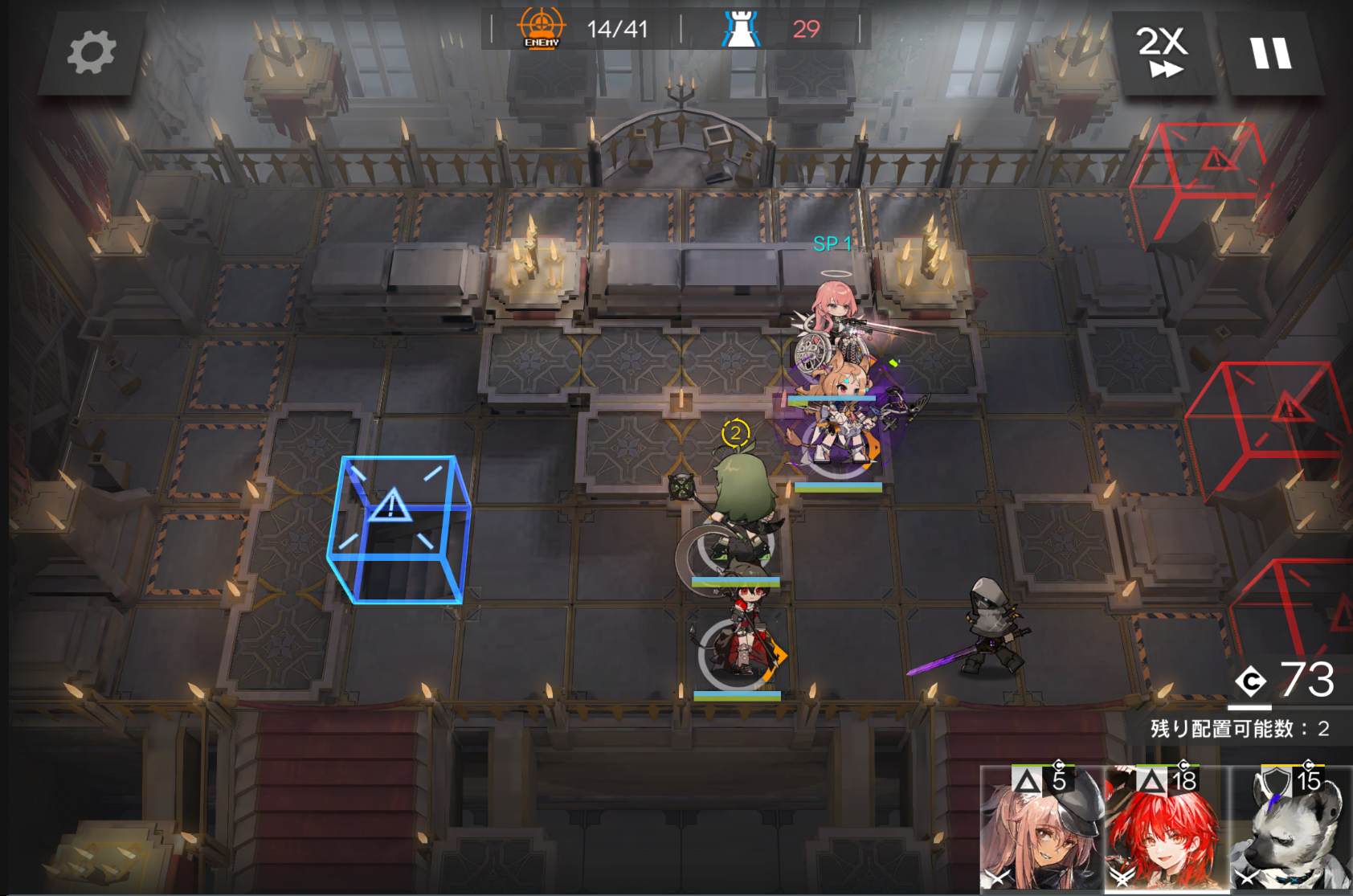Select the deployed red-hooded operator
This screenshot has height=896, width=1353.
[x=743, y=635]
